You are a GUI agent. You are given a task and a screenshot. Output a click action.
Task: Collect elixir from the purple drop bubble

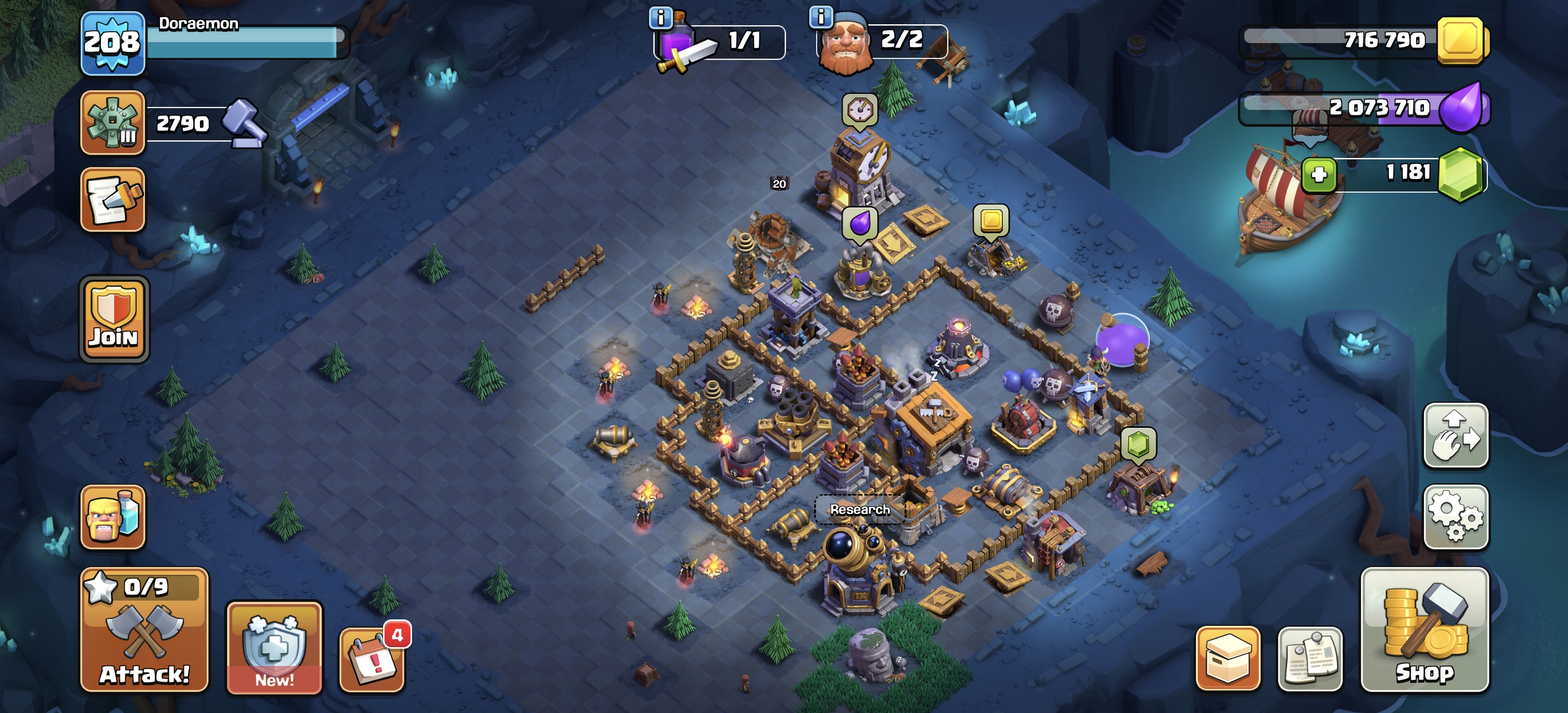[859, 223]
